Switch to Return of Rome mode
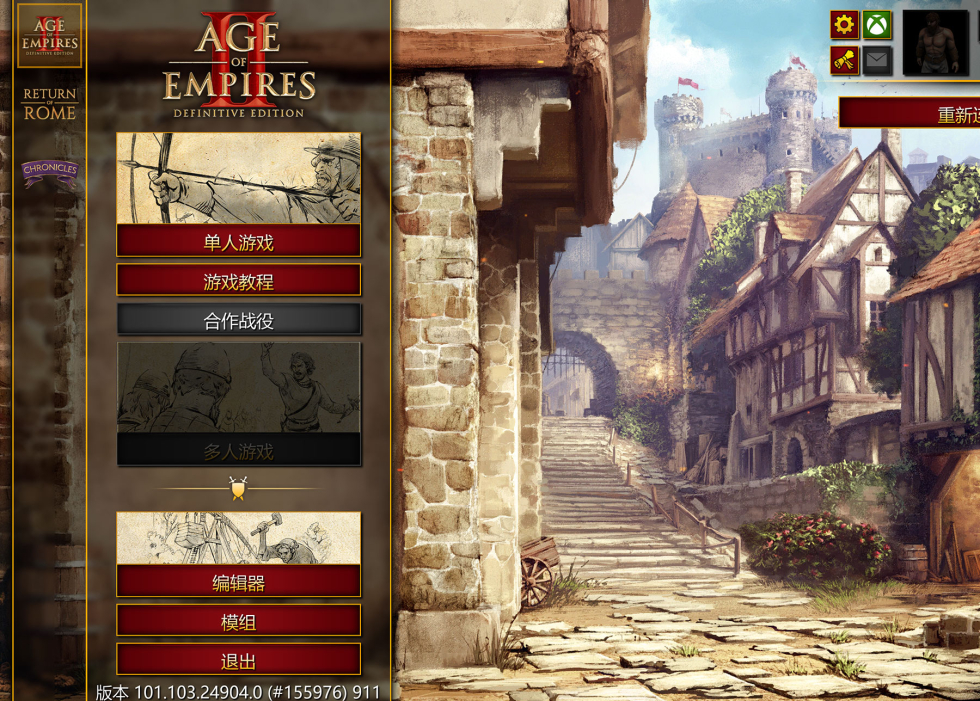 point(50,104)
